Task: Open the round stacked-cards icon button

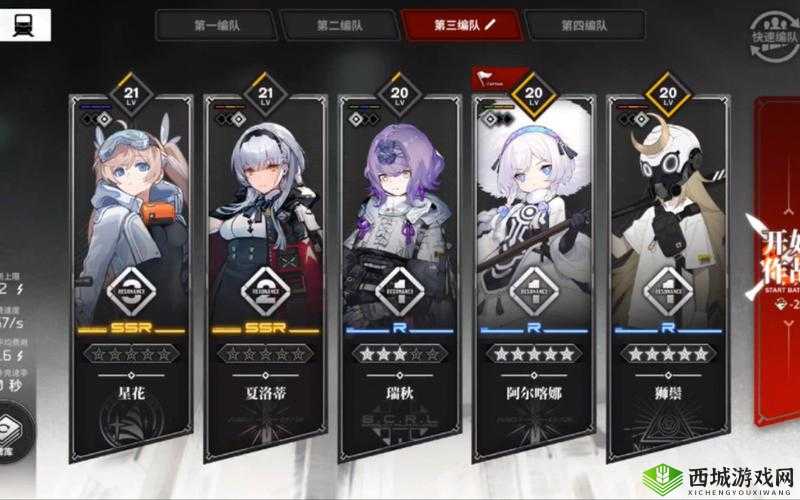Action: click(11, 433)
